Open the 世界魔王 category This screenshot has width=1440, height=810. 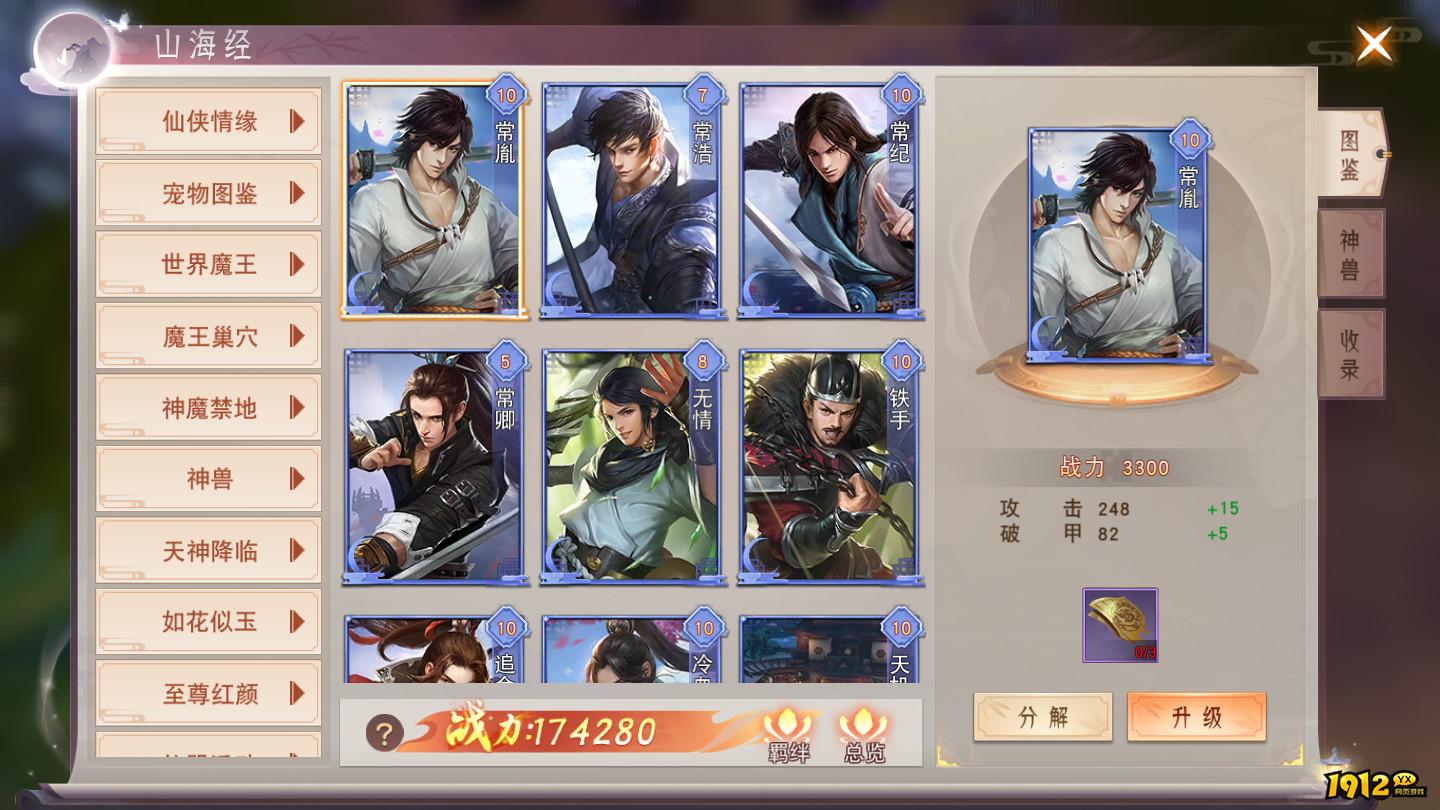point(208,264)
